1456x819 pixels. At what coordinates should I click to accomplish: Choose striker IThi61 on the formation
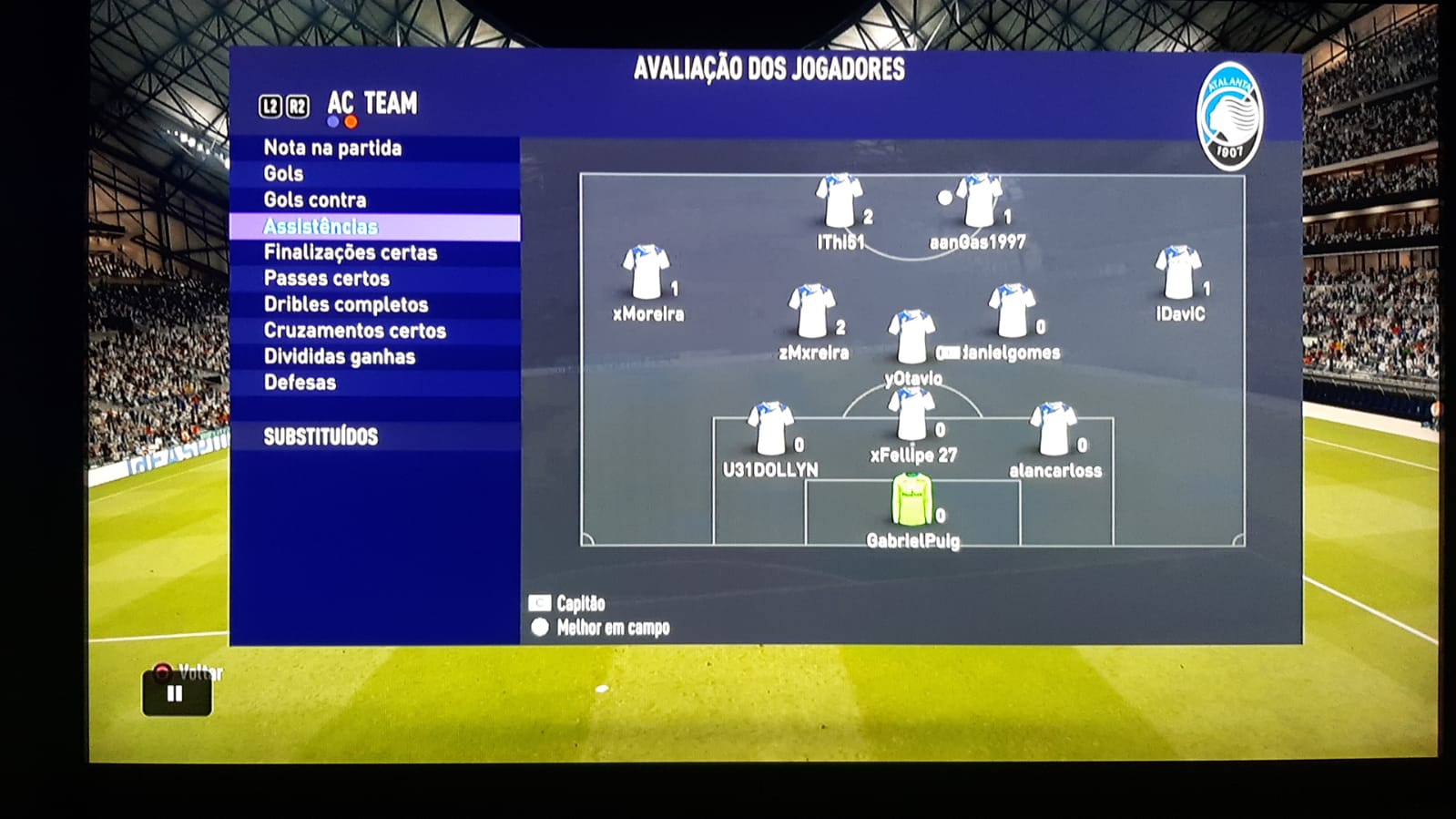pyautogui.click(x=838, y=201)
